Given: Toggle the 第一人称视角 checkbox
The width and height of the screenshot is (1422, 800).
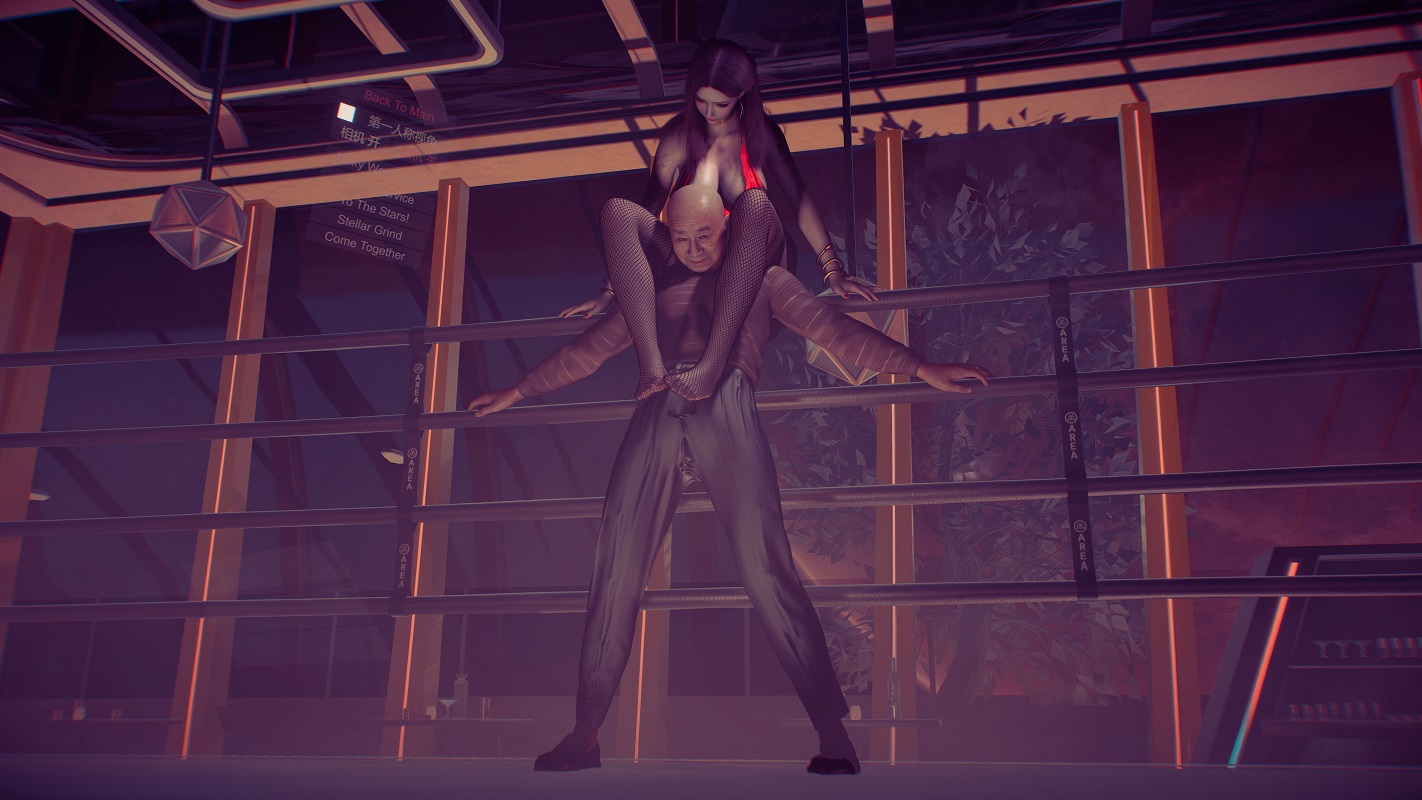Looking at the screenshot, I should point(346,111).
